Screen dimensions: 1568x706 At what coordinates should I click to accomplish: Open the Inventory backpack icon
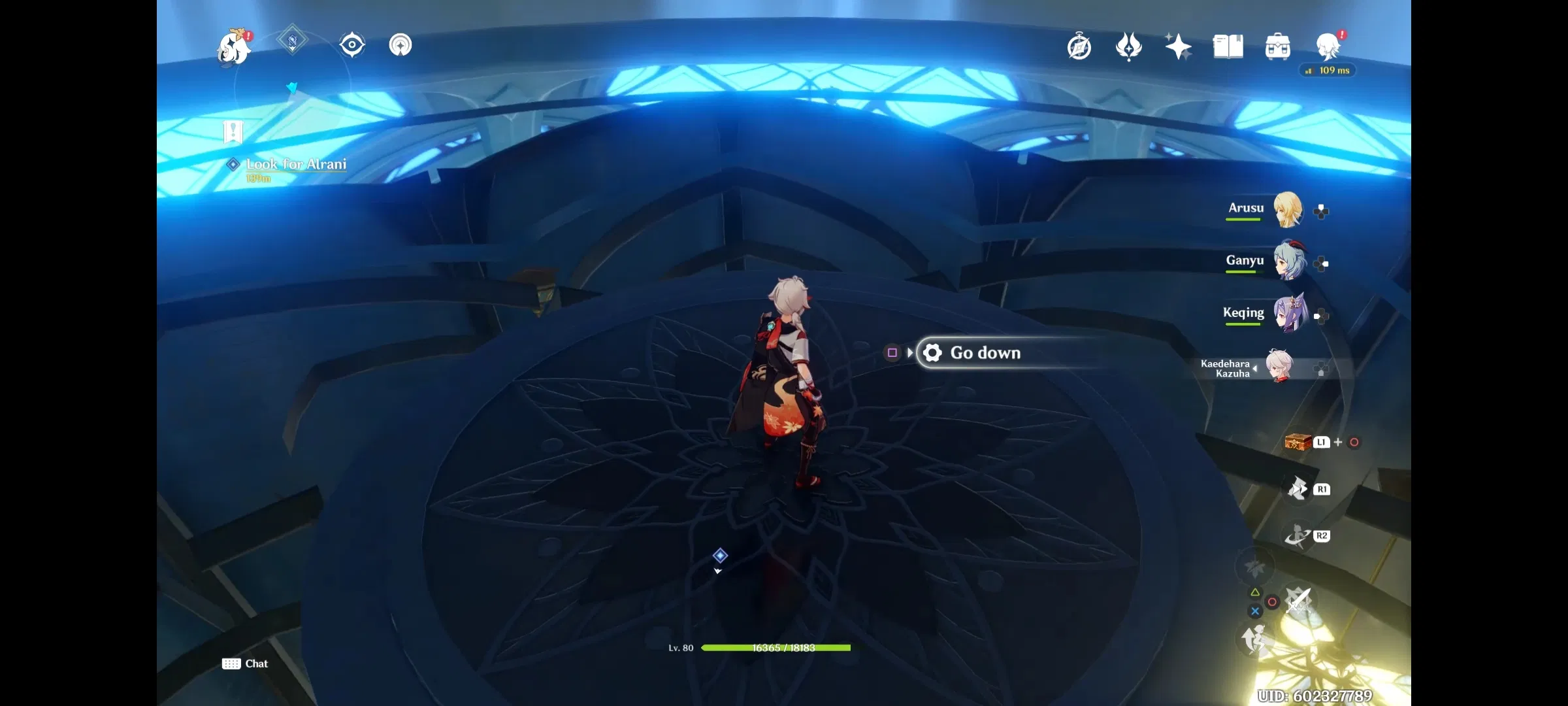(1277, 46)
